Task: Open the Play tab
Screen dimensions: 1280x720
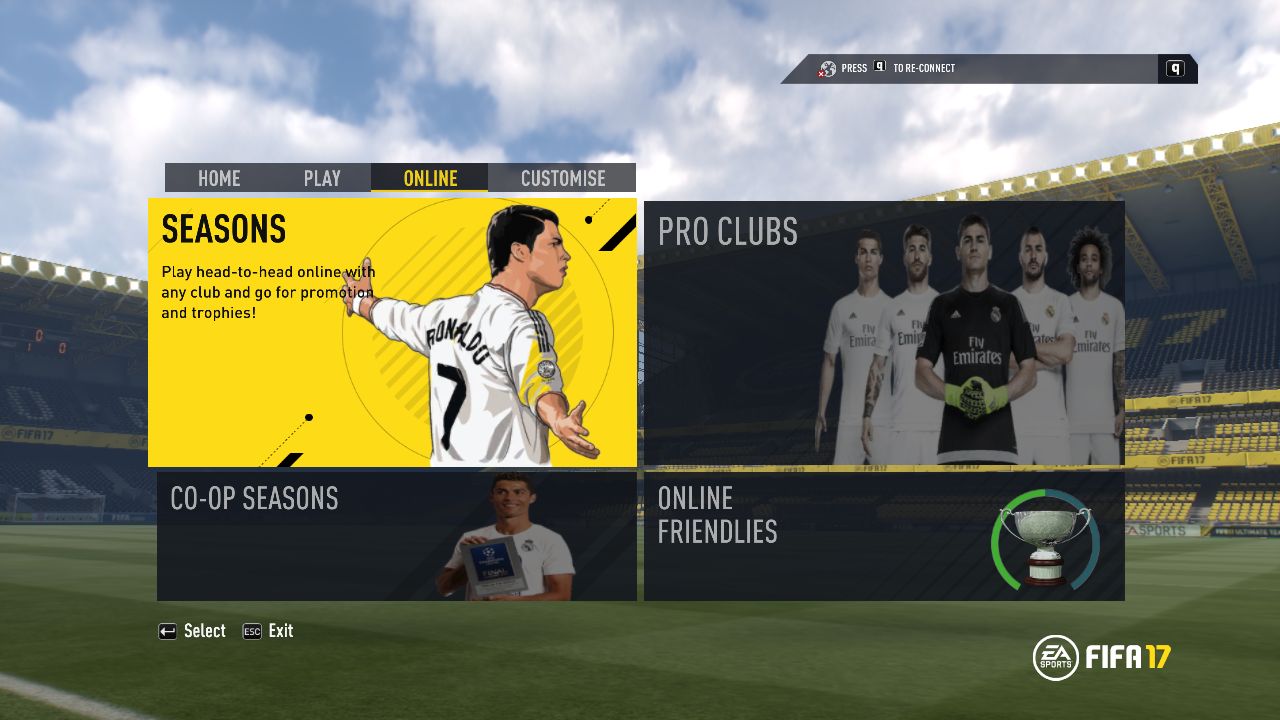Action: [322, 178]
